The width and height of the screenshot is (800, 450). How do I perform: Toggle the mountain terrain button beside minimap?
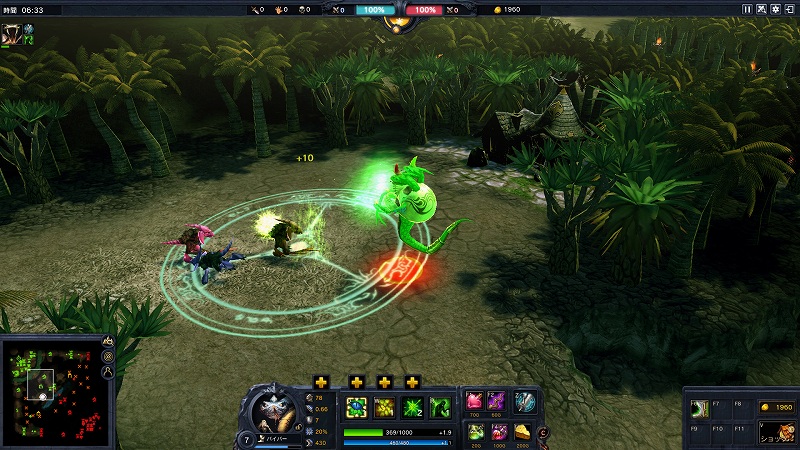[108, 342]
